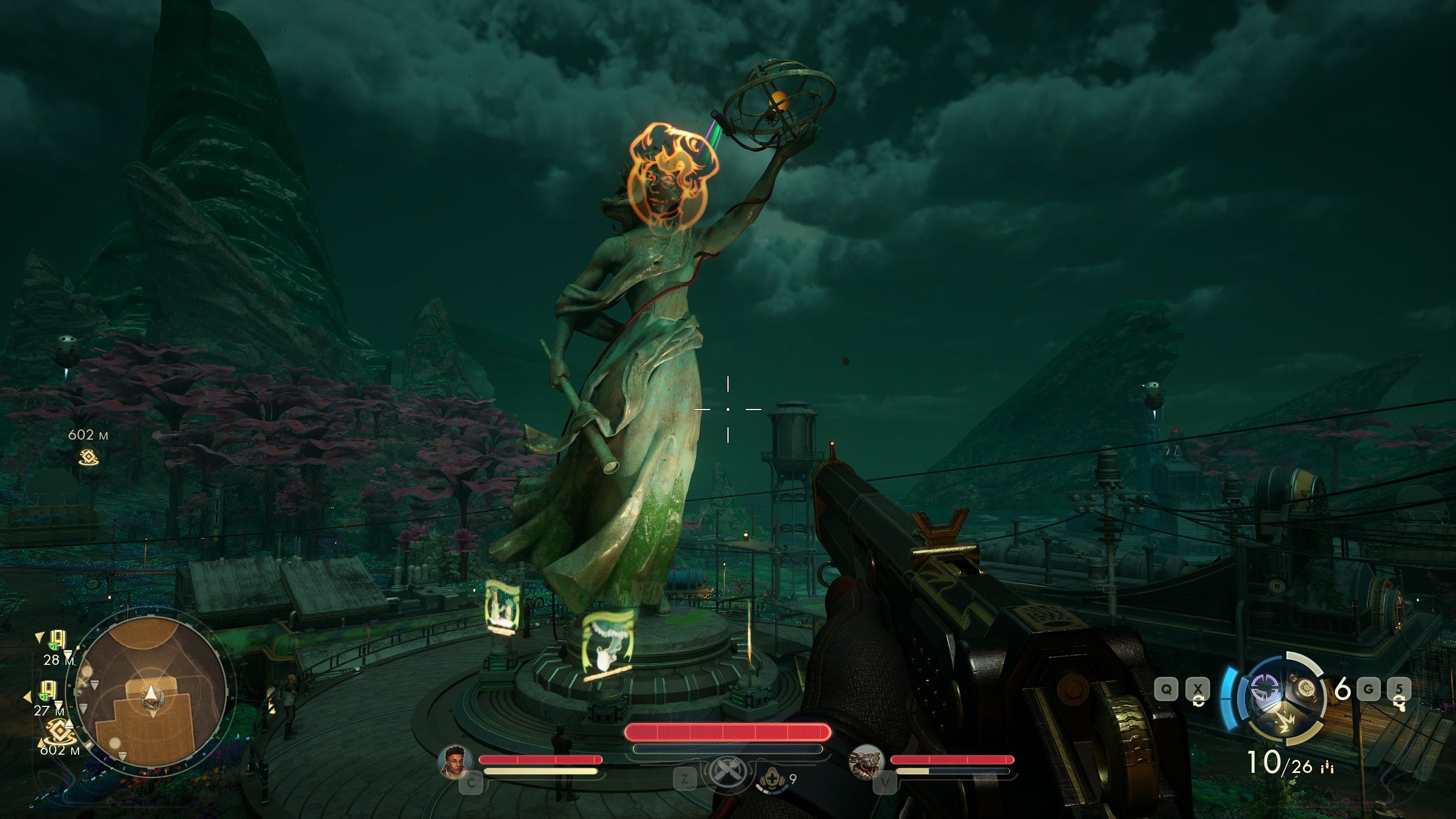Click the 27 m vending machine marker

48,690
